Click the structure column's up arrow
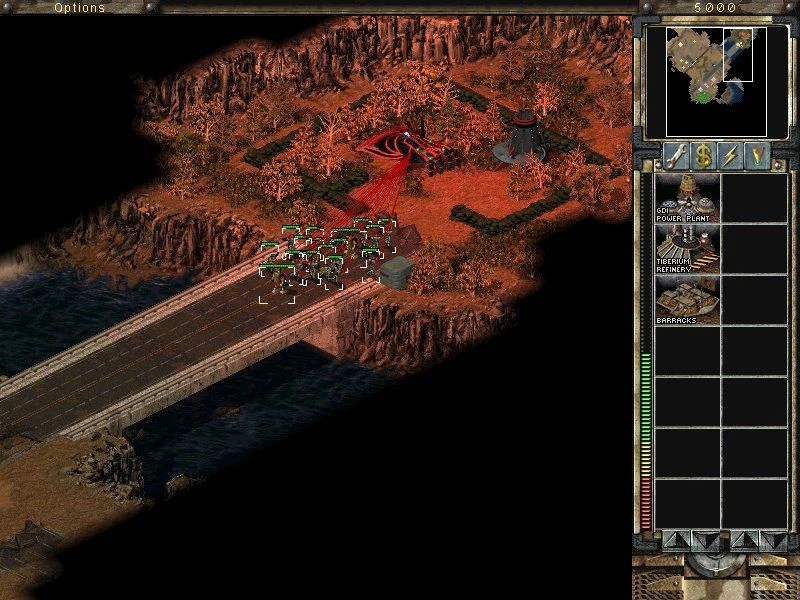Viewport: 800px width, 600px height. pyautogui.click(x=675, y=541)
